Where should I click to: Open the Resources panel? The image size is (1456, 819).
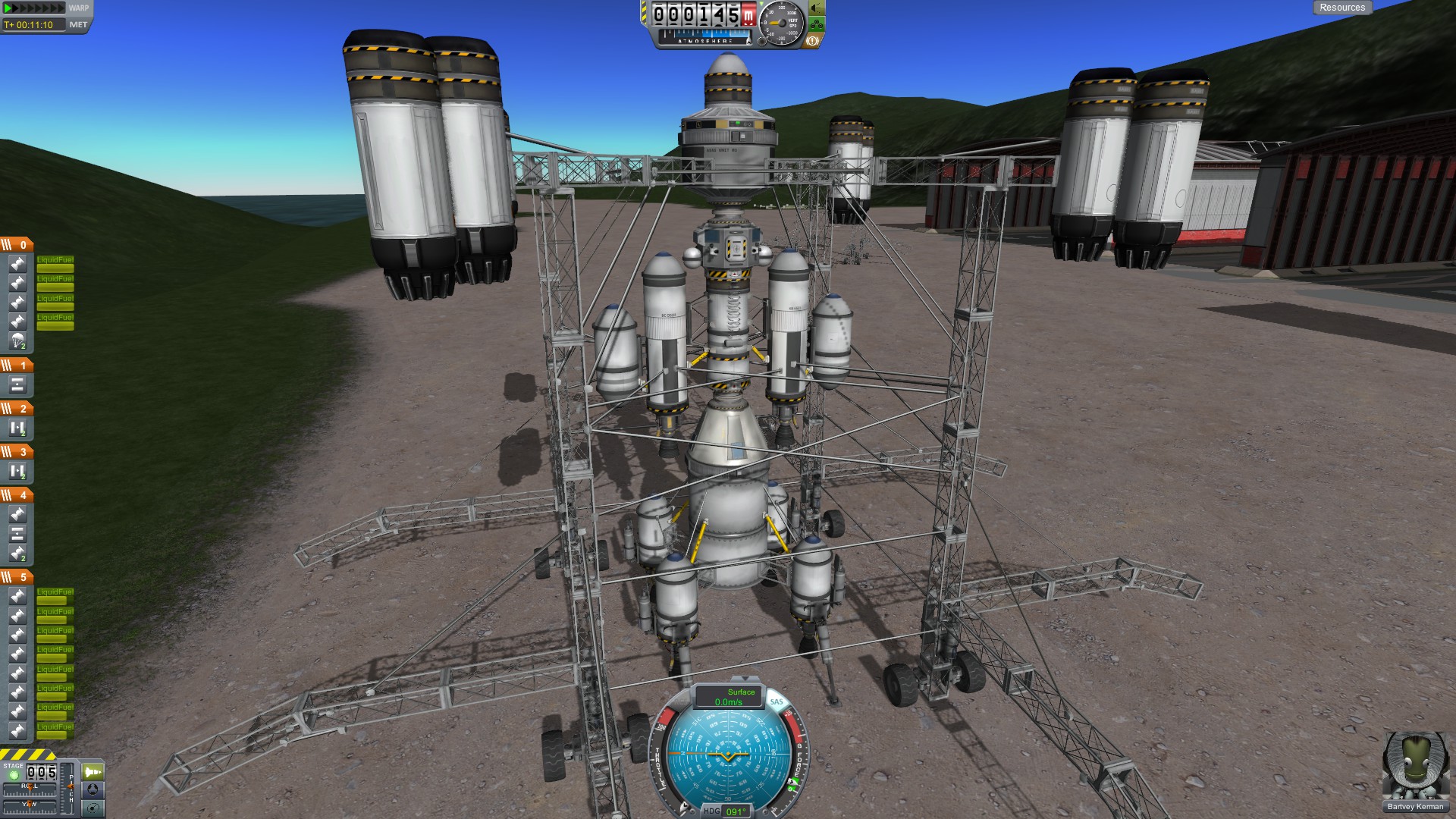(x=1341, y=8)
